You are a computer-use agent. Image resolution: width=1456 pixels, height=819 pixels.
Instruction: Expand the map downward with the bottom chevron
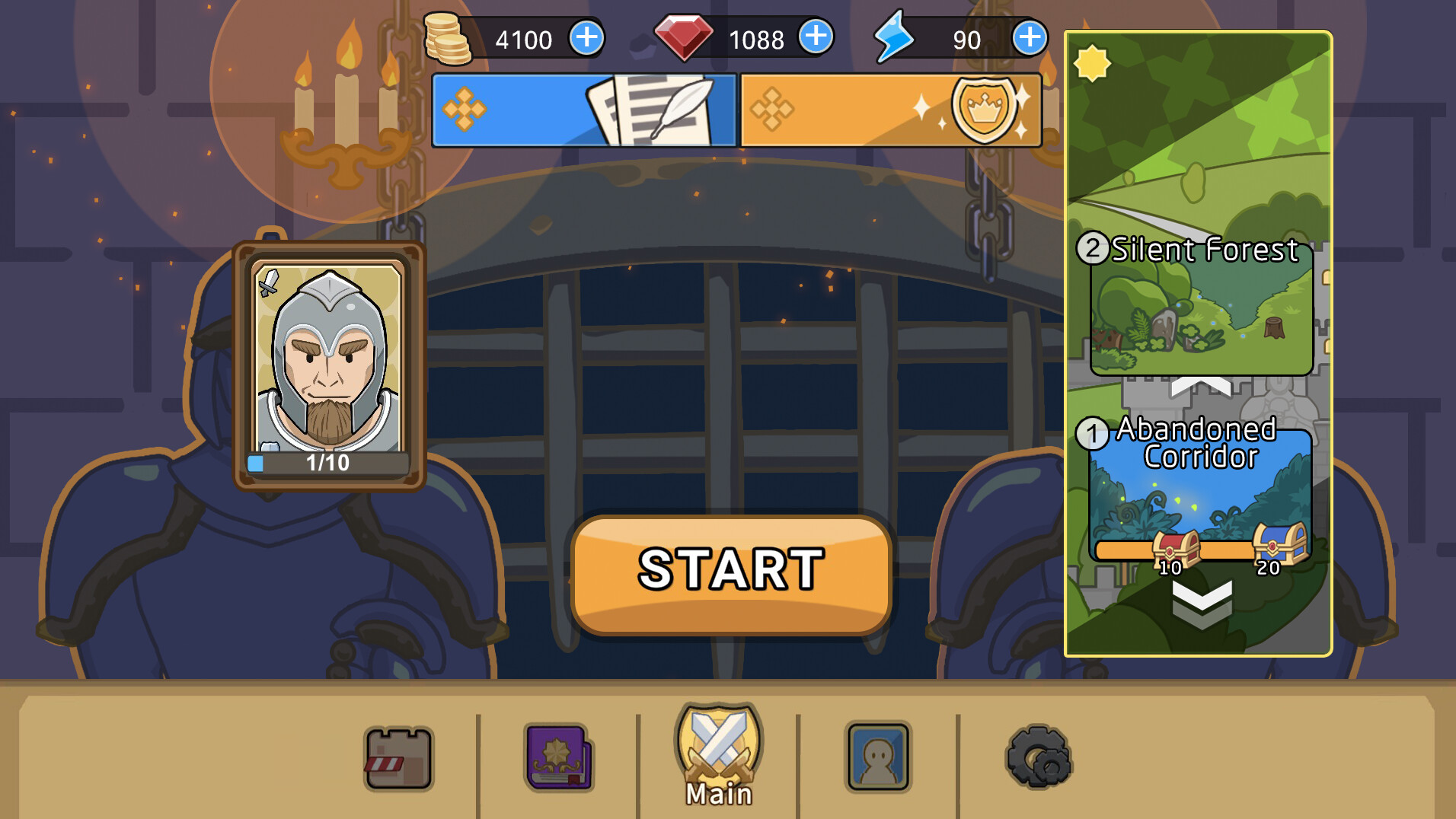pyautogui.click(x=1201, y=601)
